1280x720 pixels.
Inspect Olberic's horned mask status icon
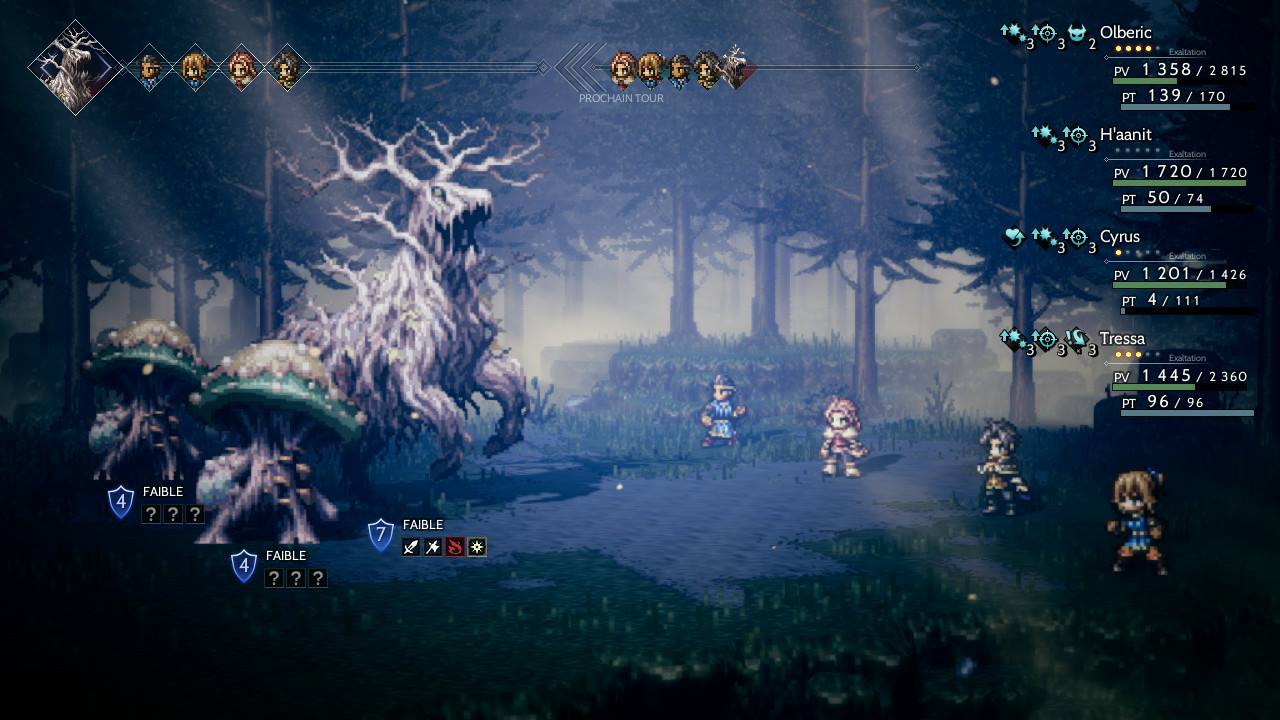[x=1077, y=34]
